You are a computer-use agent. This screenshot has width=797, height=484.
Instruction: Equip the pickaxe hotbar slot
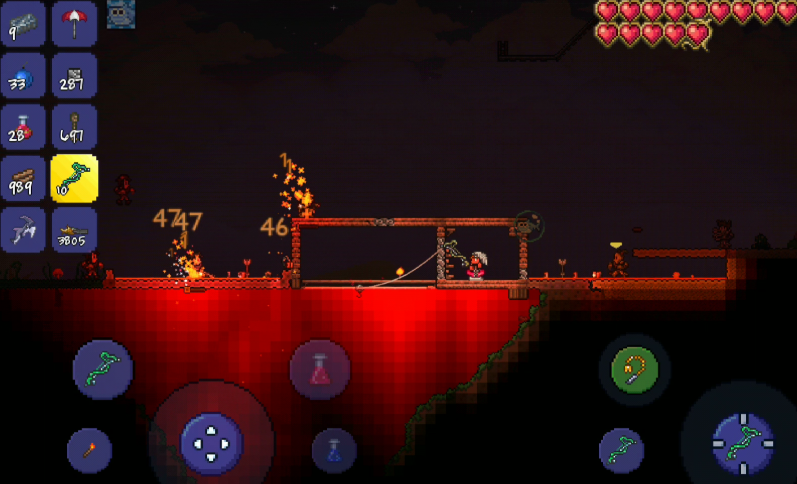[x=23, y=230]
